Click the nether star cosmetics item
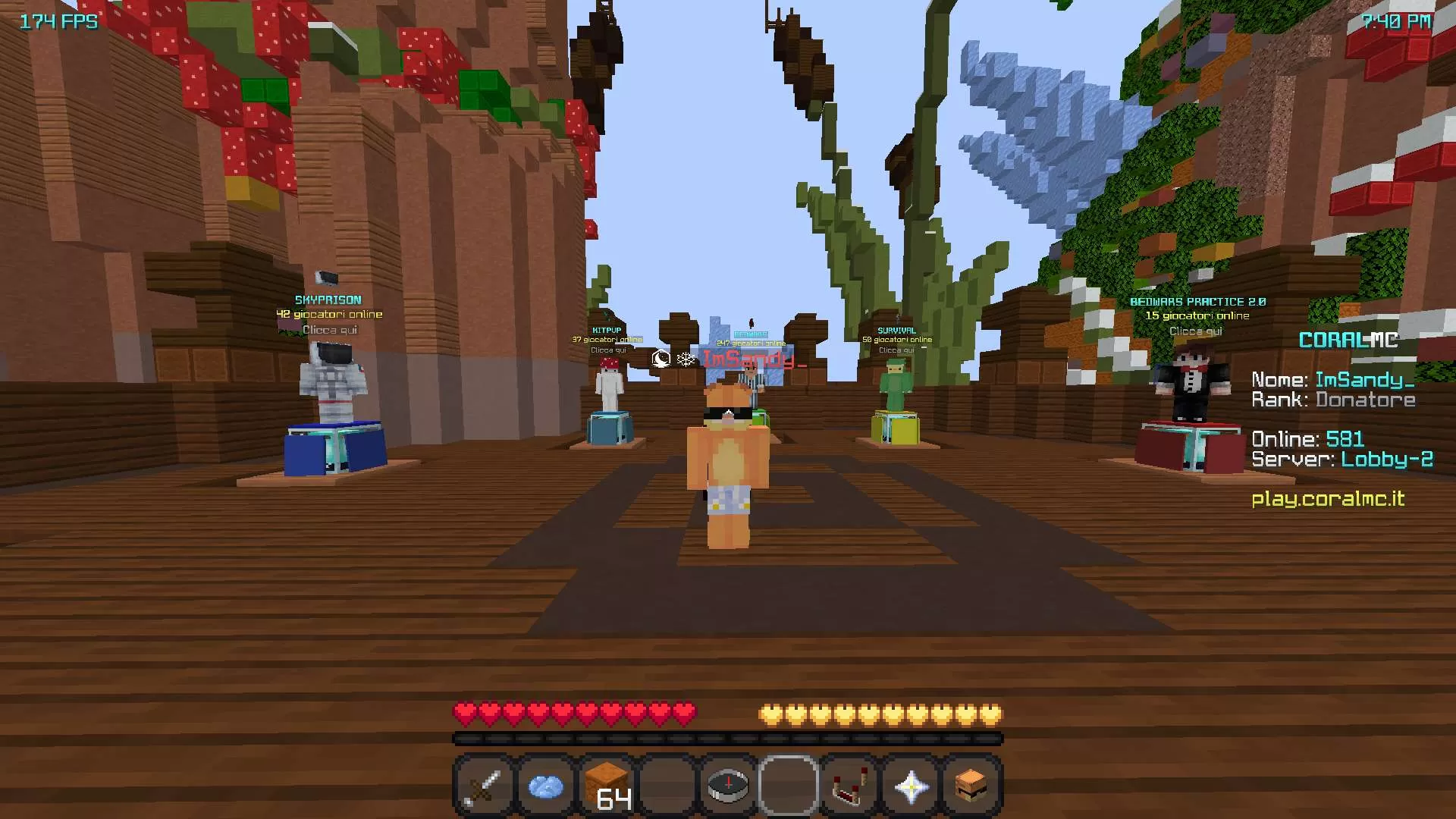Image resolution: width=1456 pixels, height=819 pixels. pos(910,785)
